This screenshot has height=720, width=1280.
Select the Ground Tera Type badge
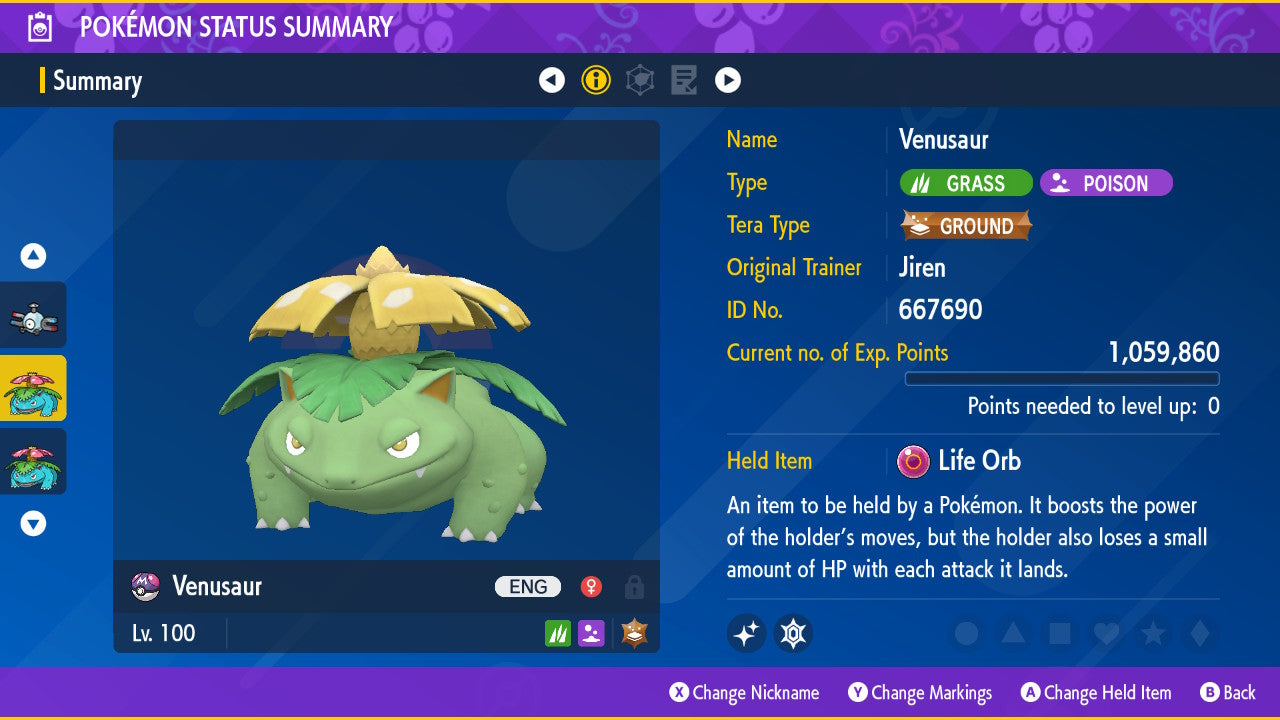pyautogui.click(x=966, y=226)
